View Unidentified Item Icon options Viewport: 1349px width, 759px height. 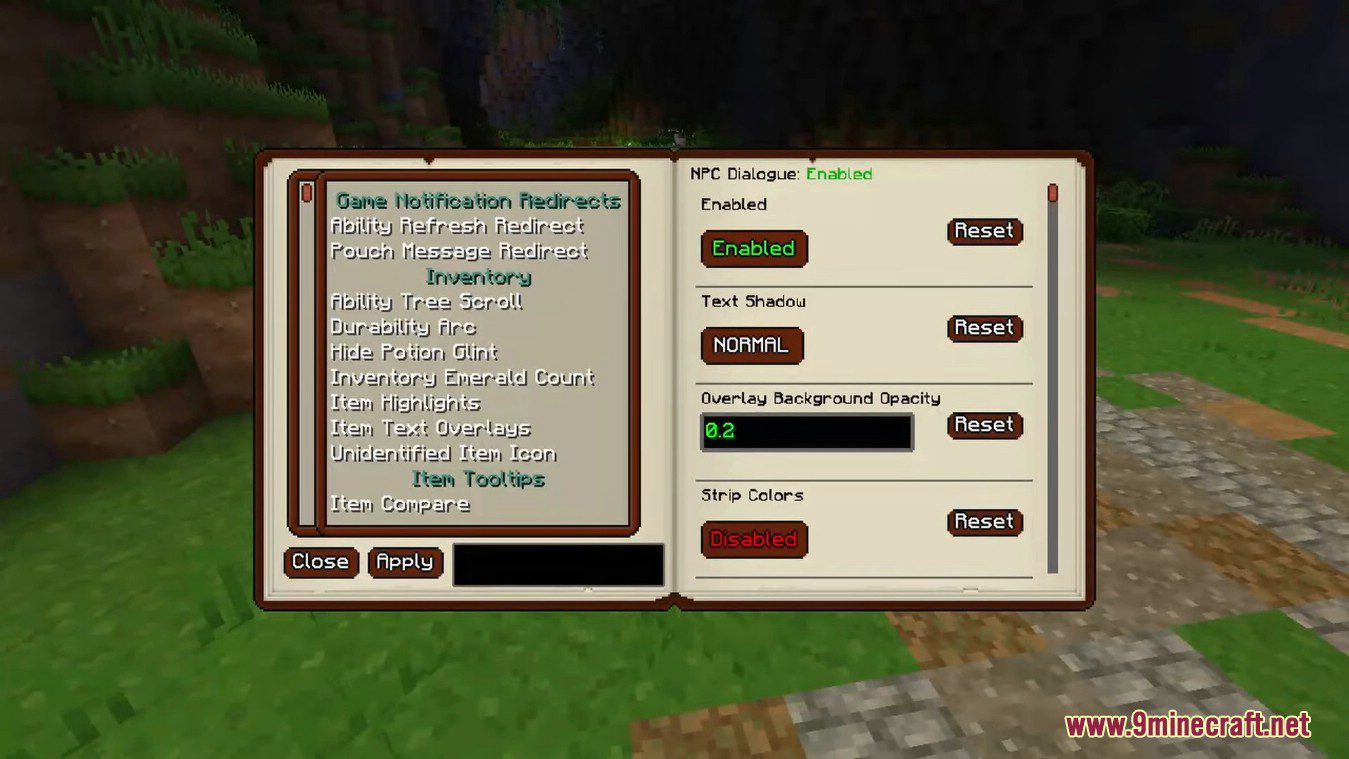[442, 453]
